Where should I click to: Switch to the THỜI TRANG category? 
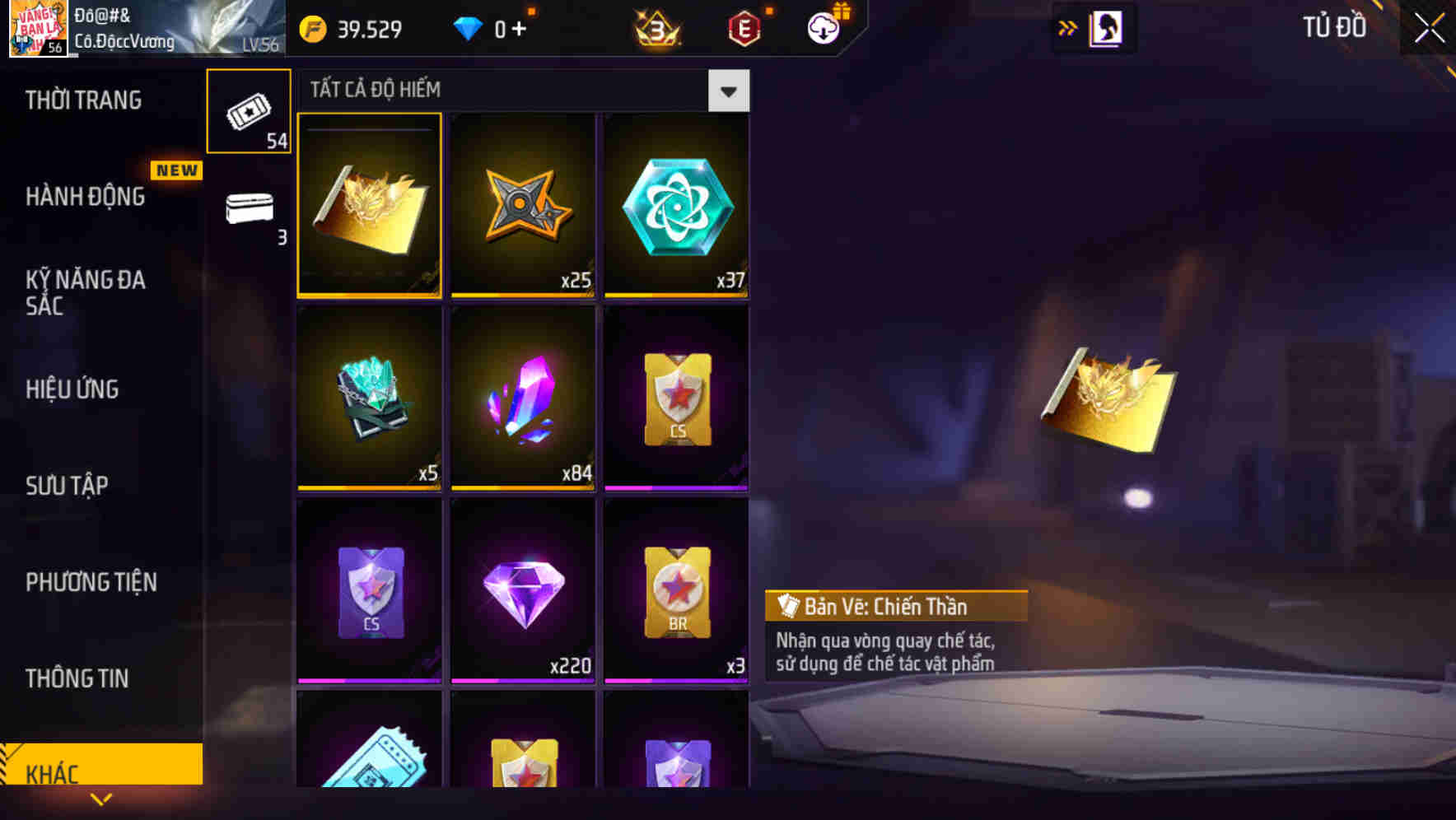(x=82, y=100)
